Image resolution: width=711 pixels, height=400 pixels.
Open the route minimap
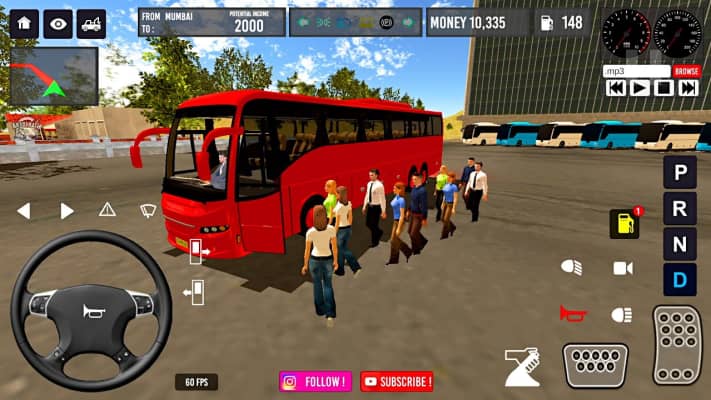53,77
